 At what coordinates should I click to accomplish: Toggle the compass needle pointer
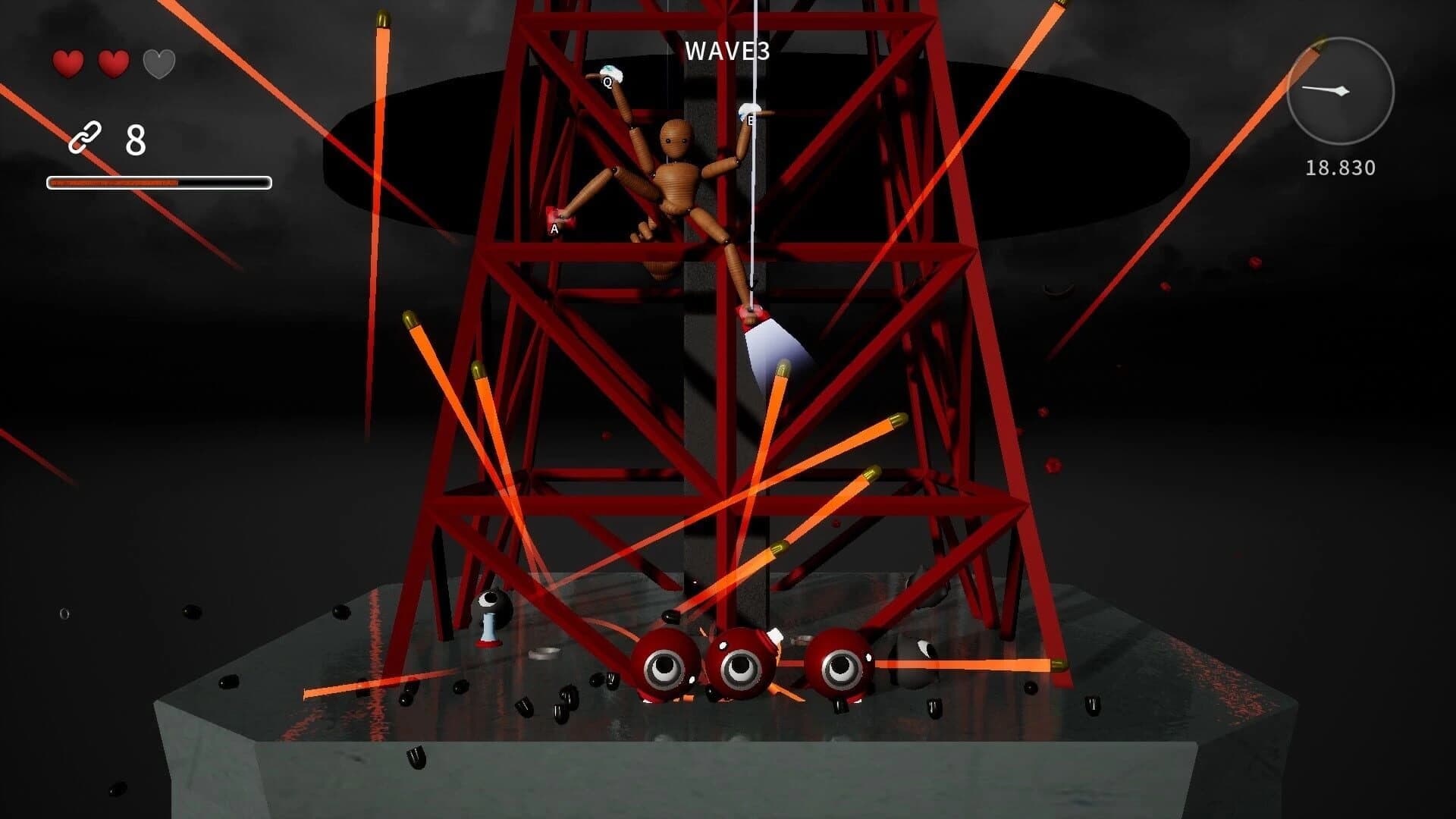pyautogui.click(x=1331, y=89)
